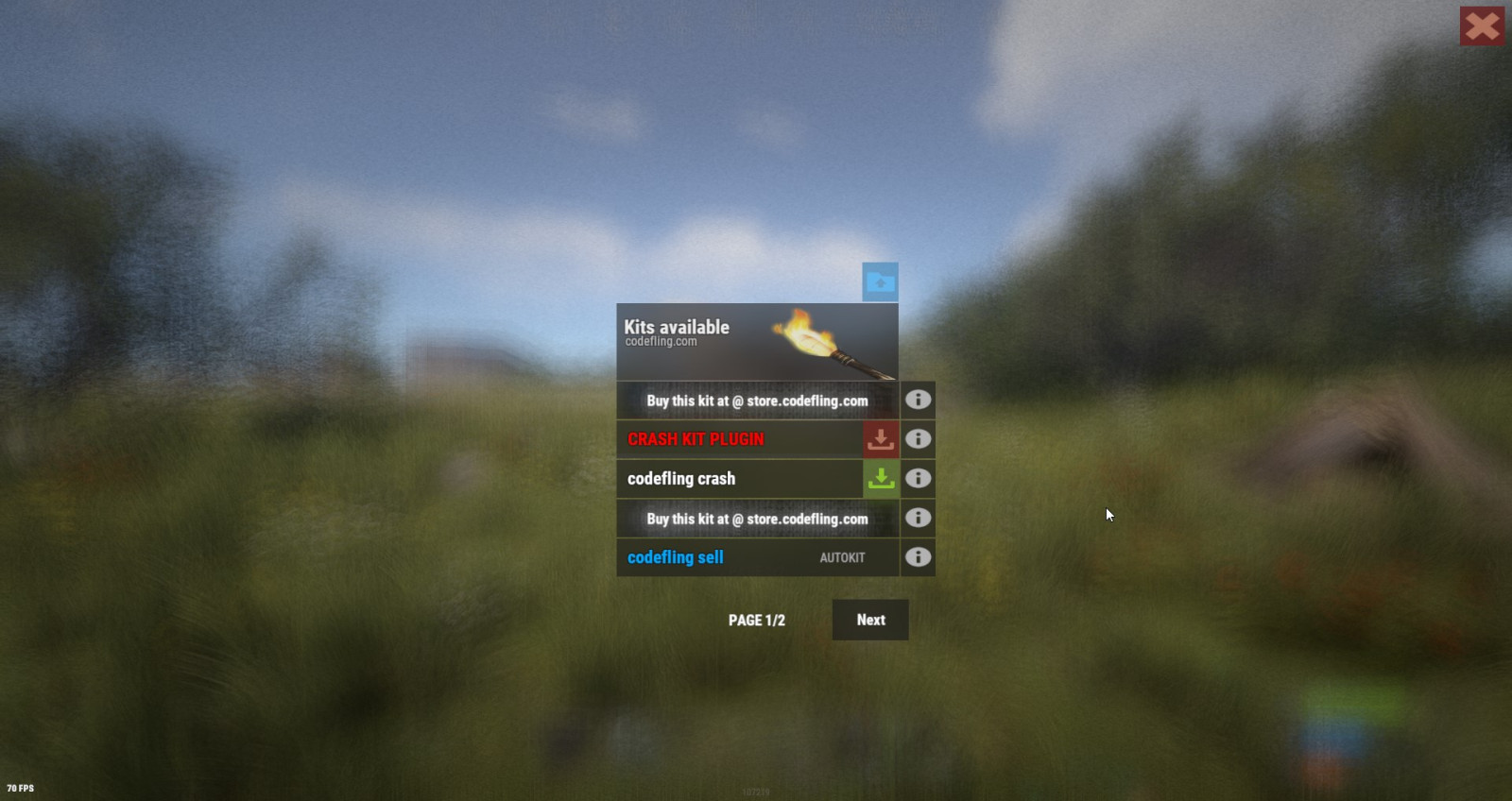The width and height of the screenshot is (1512, 801).
Task: Click the green download icon for codefling crash
Action: (880, 479)
